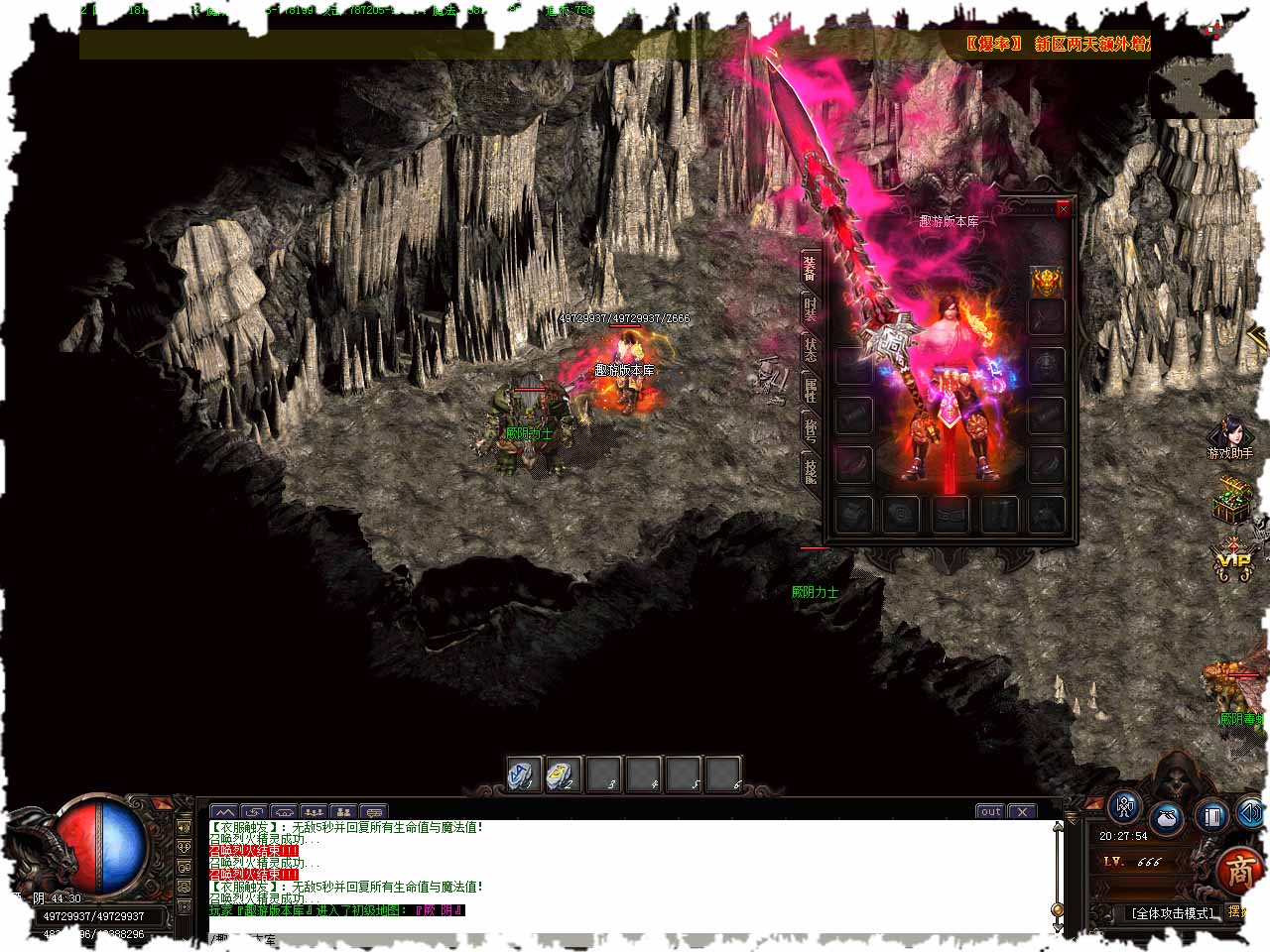Select the golden lion helmet equipment slot

point(1046,283)
